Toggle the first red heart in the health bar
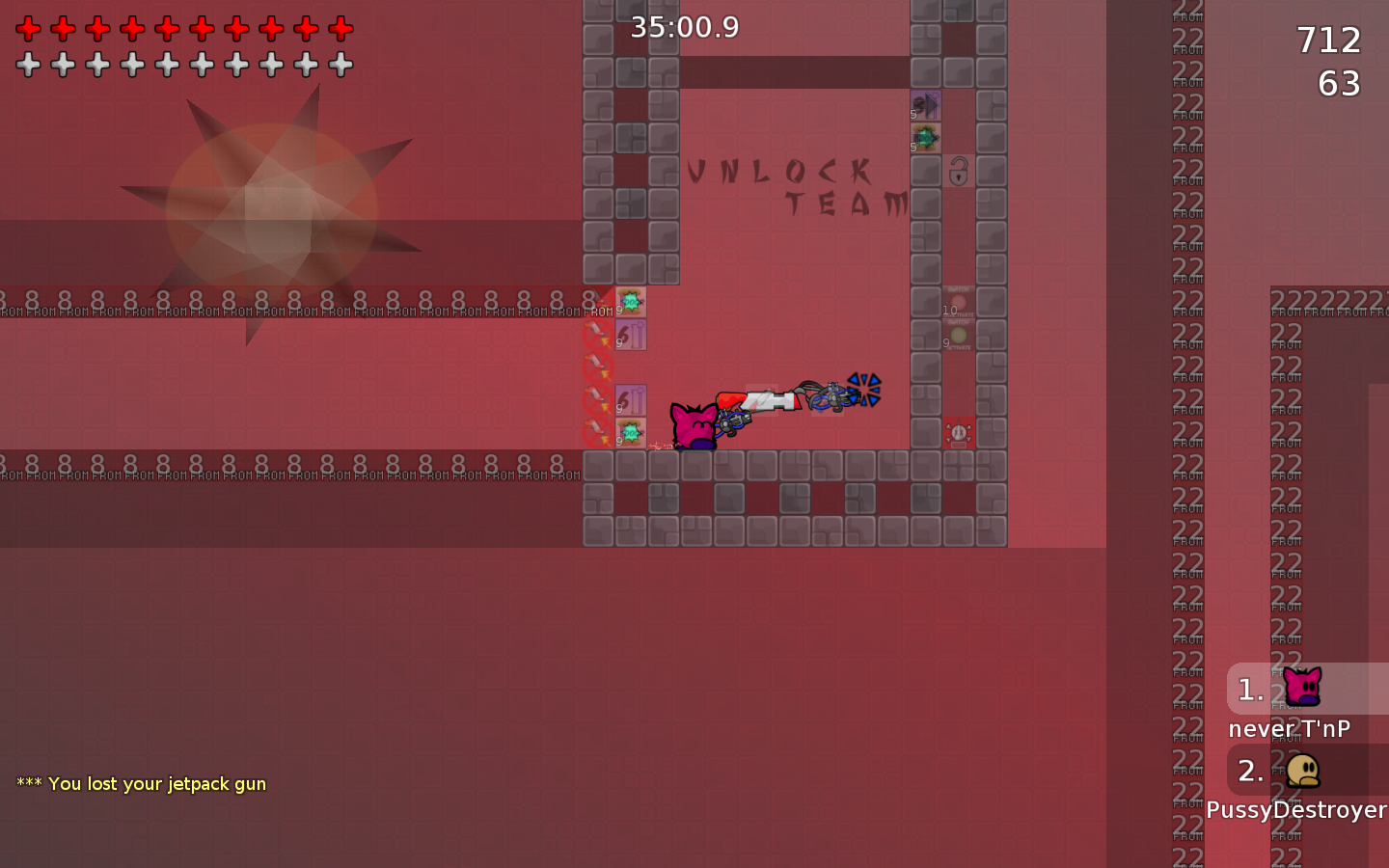 29,28
